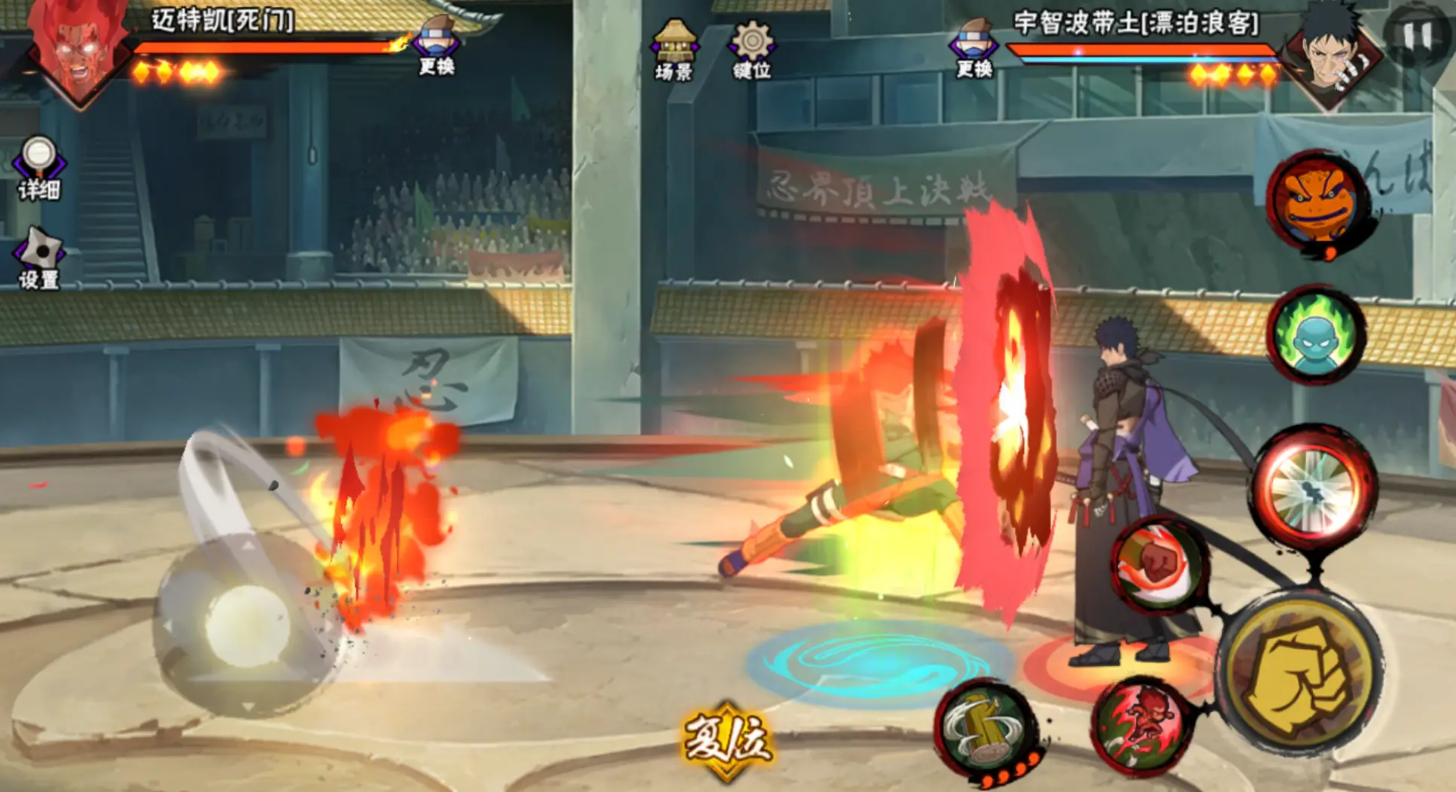Open the 详细 details panel
The height and width of the screenshot is (792, 1456).
click(38, 164)
